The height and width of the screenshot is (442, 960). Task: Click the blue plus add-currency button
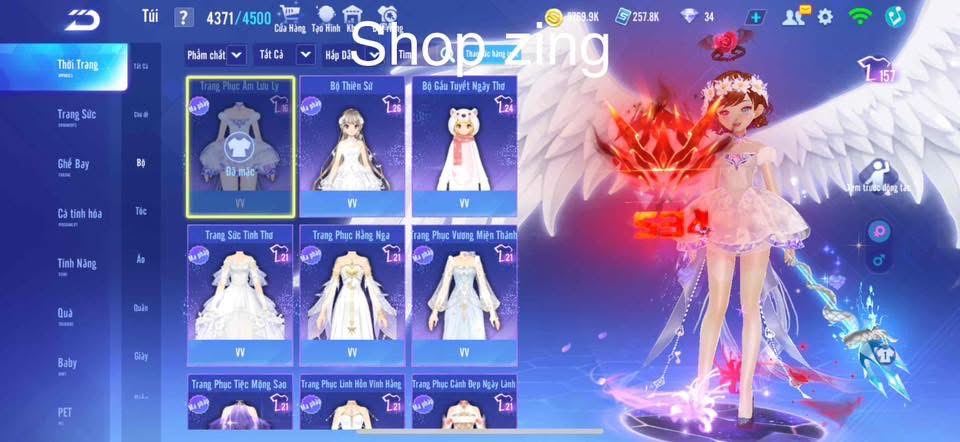point(755,17)
